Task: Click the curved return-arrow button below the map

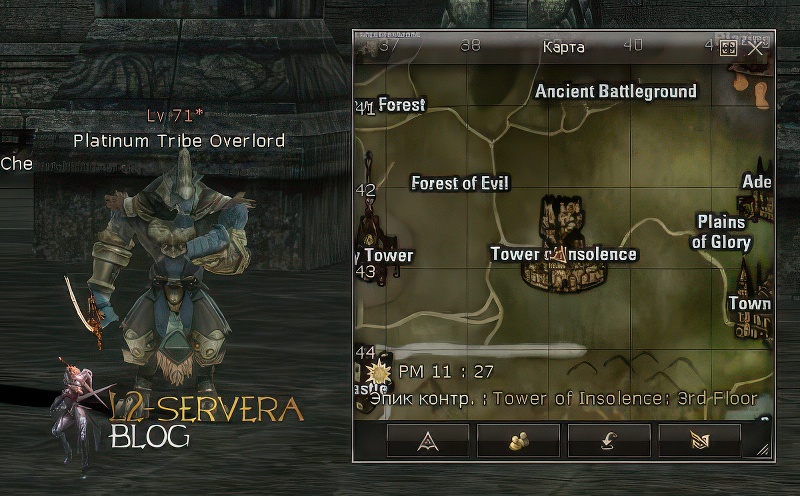Action: pos(609,439)
